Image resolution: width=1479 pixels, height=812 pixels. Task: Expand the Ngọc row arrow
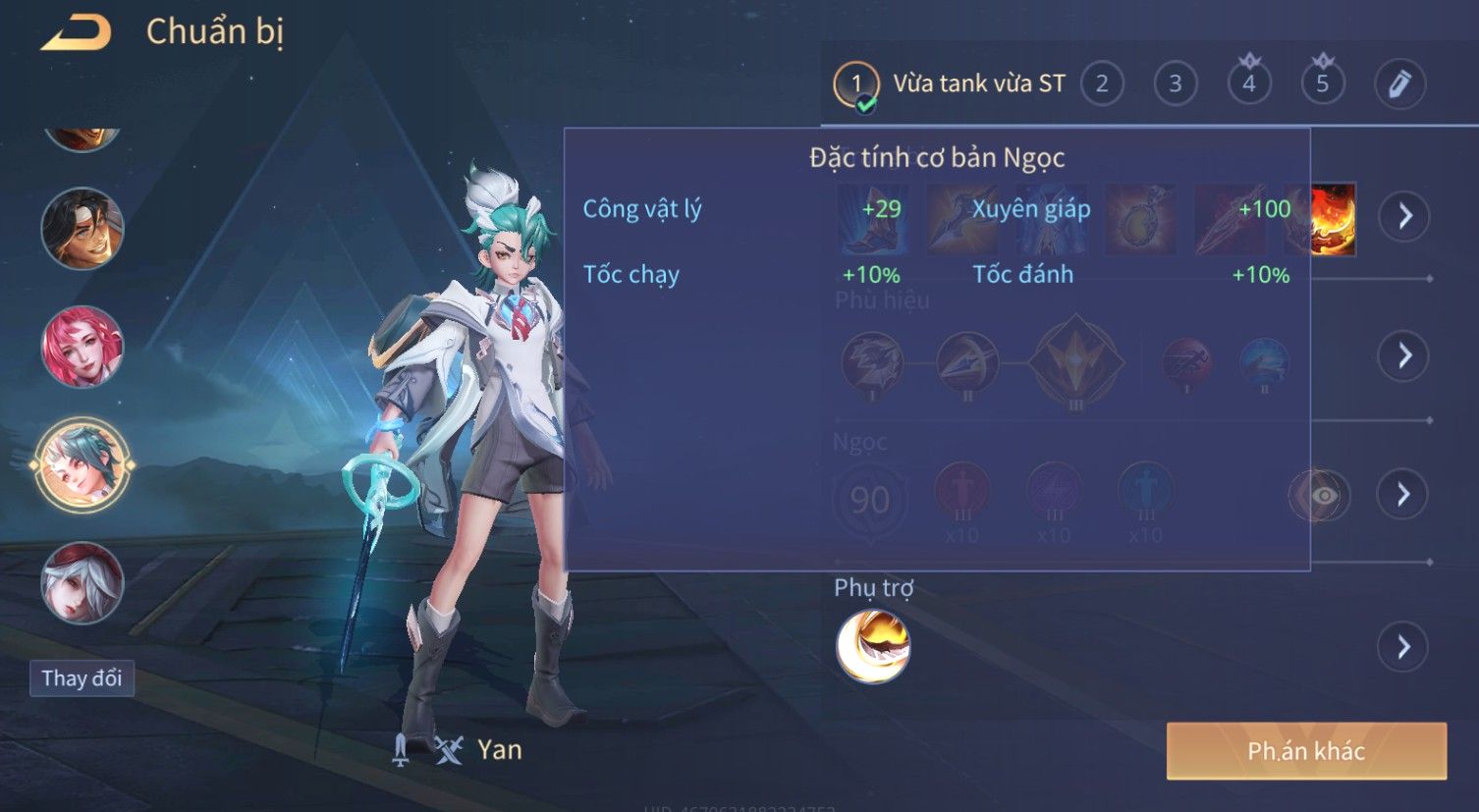pyautogui.click(x=1402, y=494)
